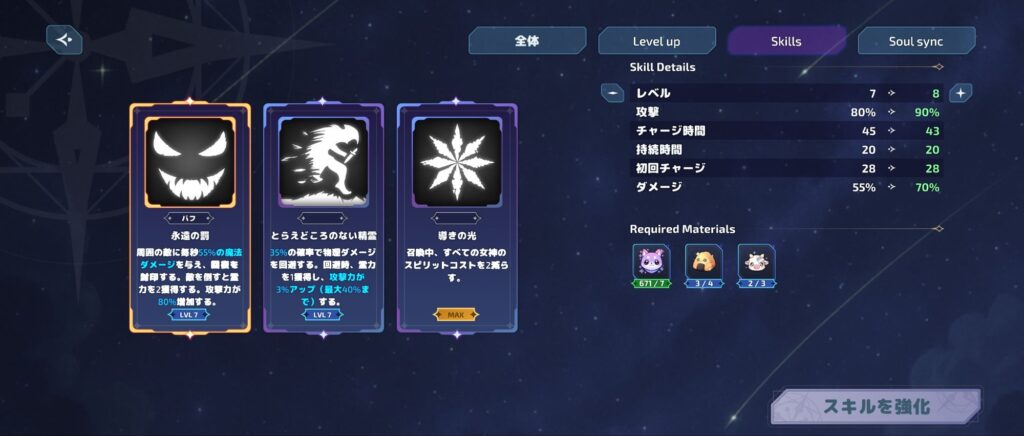This screenshot has height=436, width=1024.
Task: Click the スキルを強化 button
Action: (x=875, y=406)
